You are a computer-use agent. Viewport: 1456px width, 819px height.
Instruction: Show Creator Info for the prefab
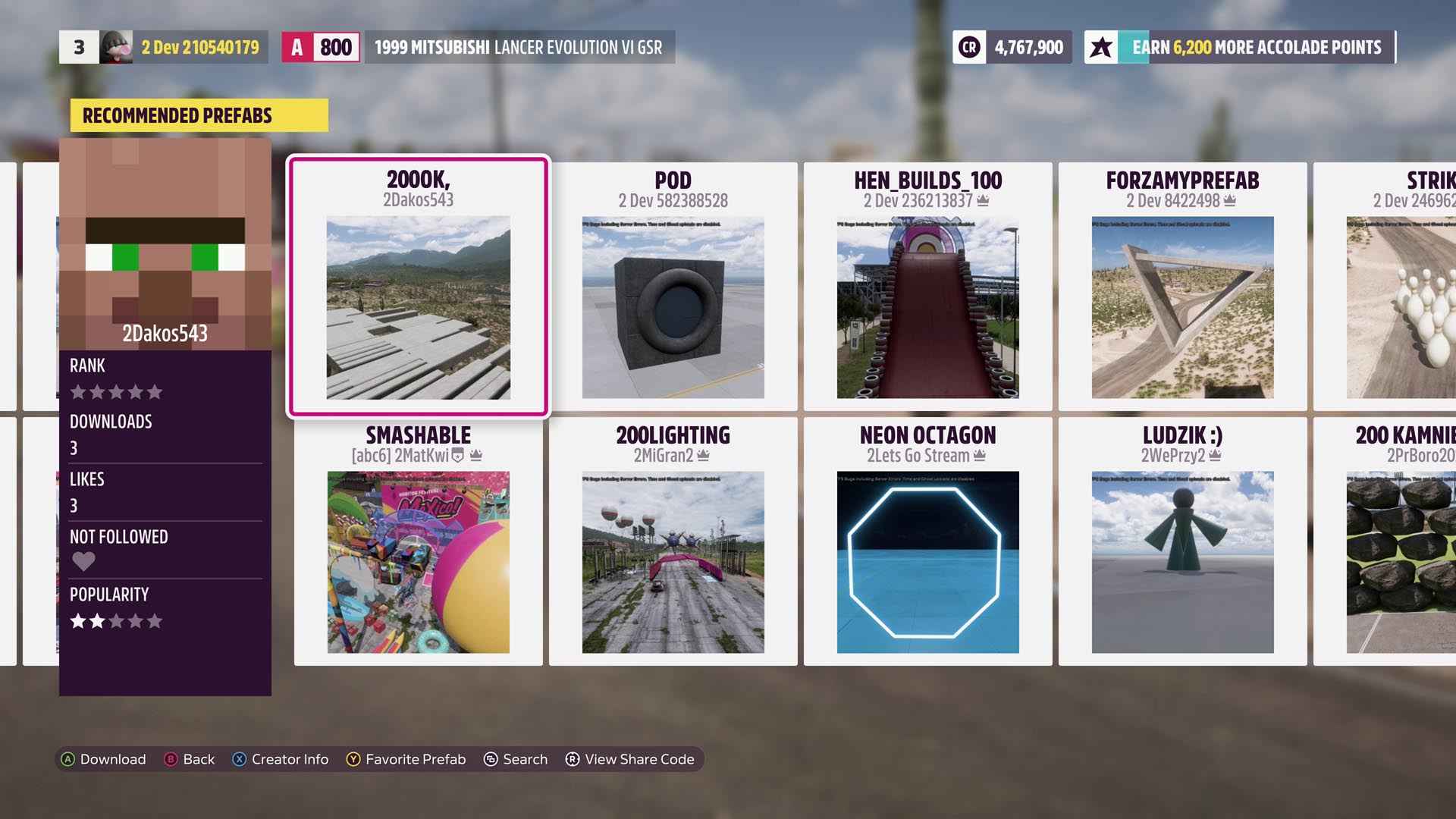(281, 759)
